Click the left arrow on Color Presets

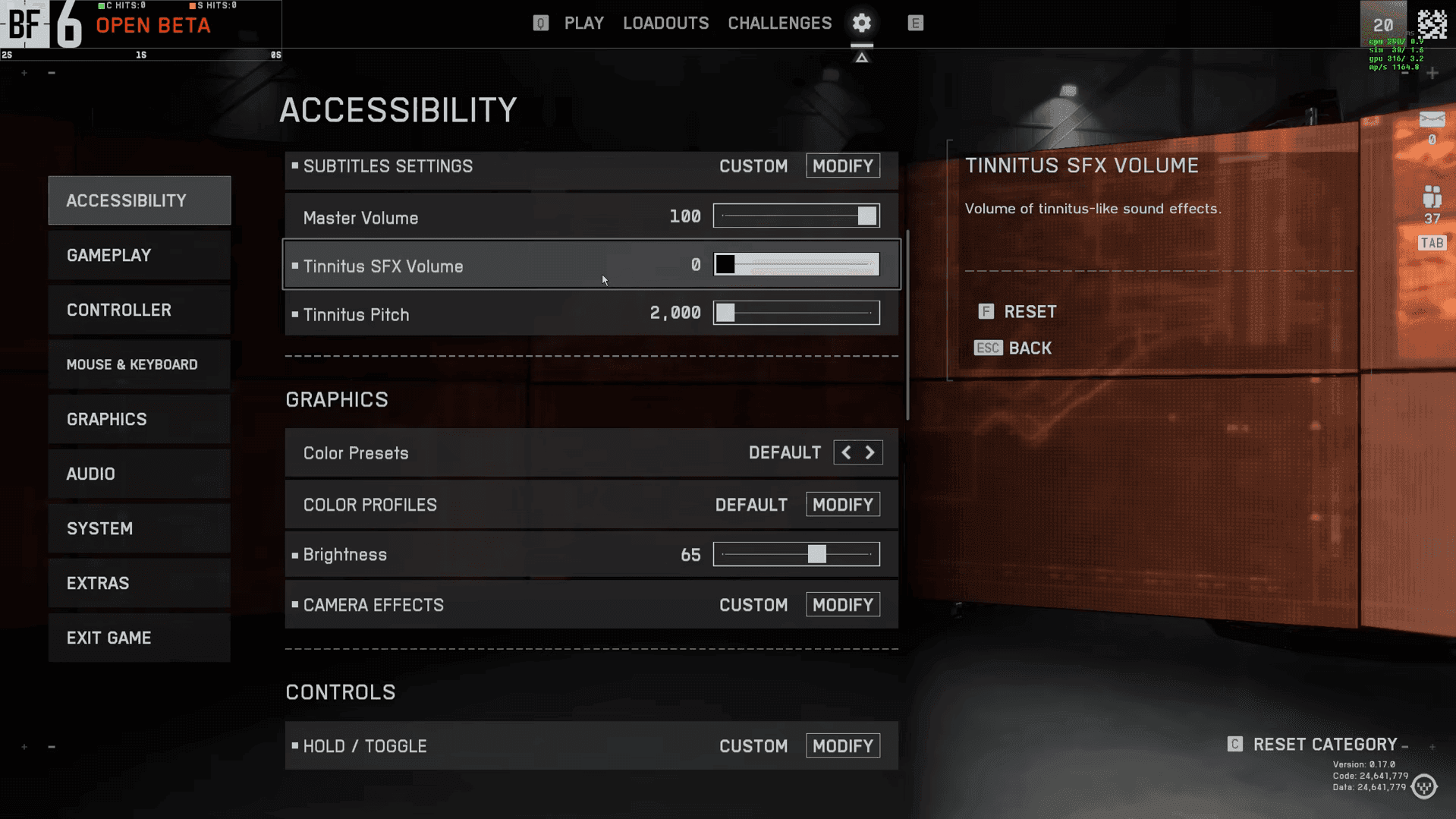(x=845, y=452)
